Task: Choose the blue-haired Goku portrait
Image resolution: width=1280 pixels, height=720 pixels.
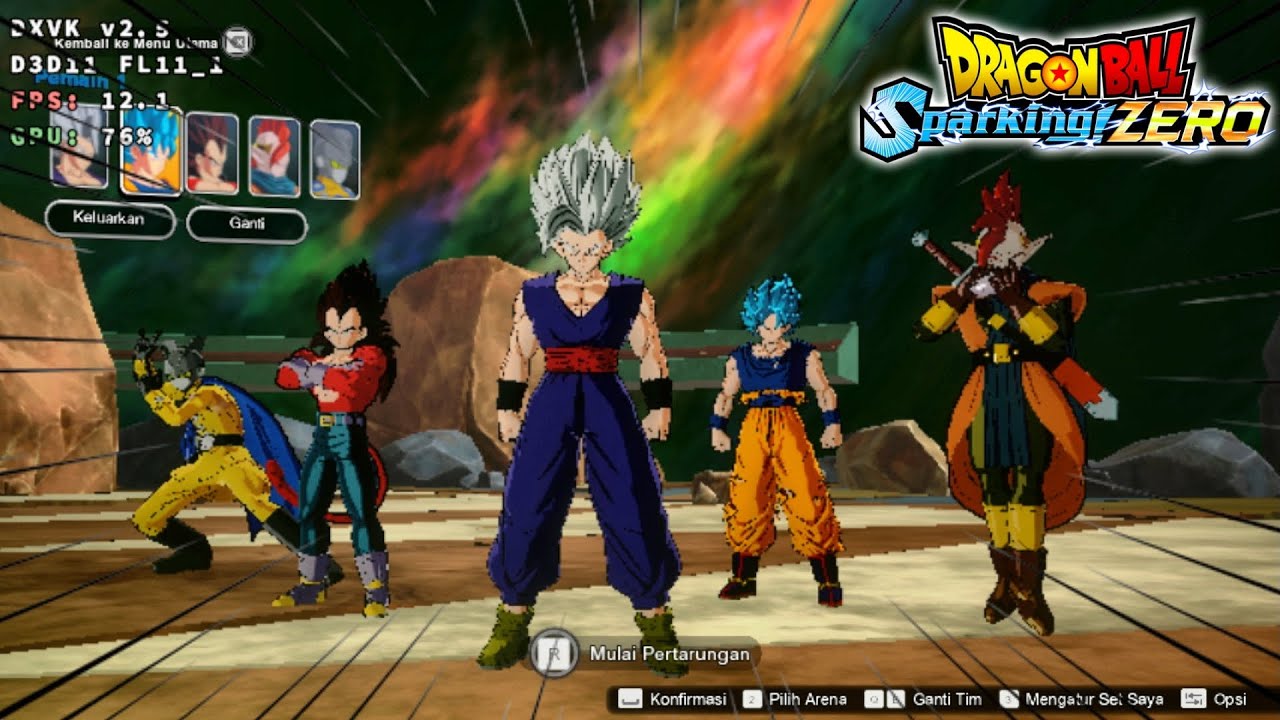Action: pyautogui.click(x=151, y=151)
